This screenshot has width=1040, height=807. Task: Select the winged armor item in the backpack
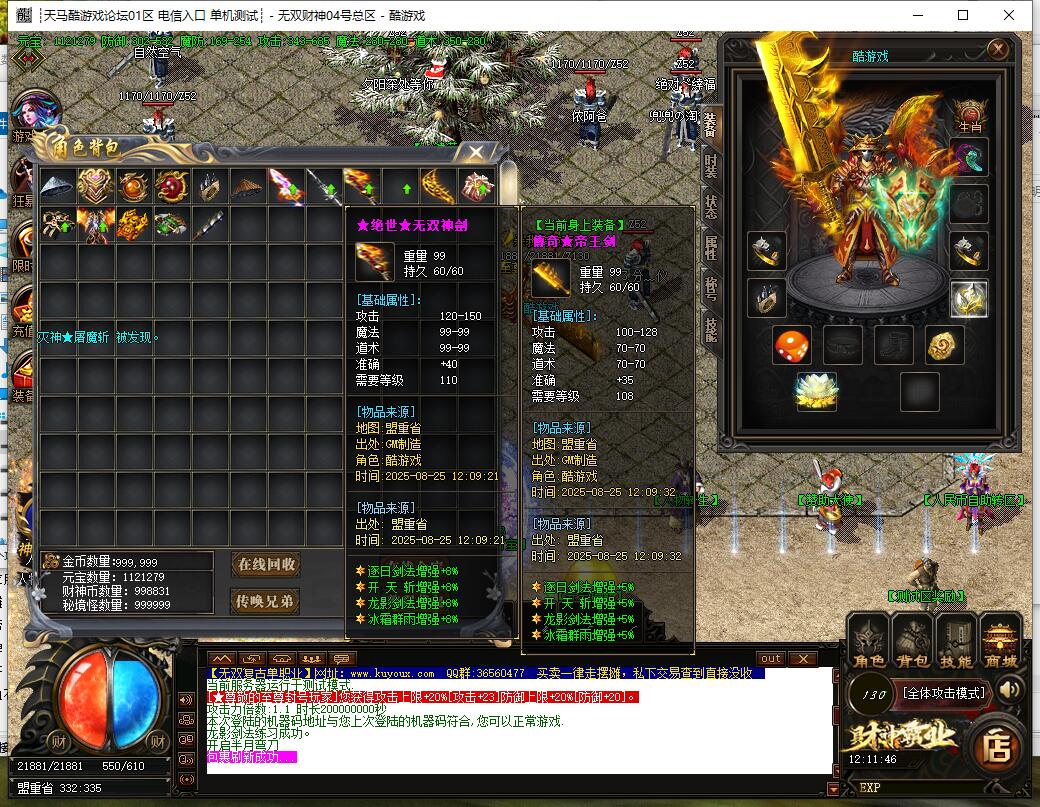96,224
